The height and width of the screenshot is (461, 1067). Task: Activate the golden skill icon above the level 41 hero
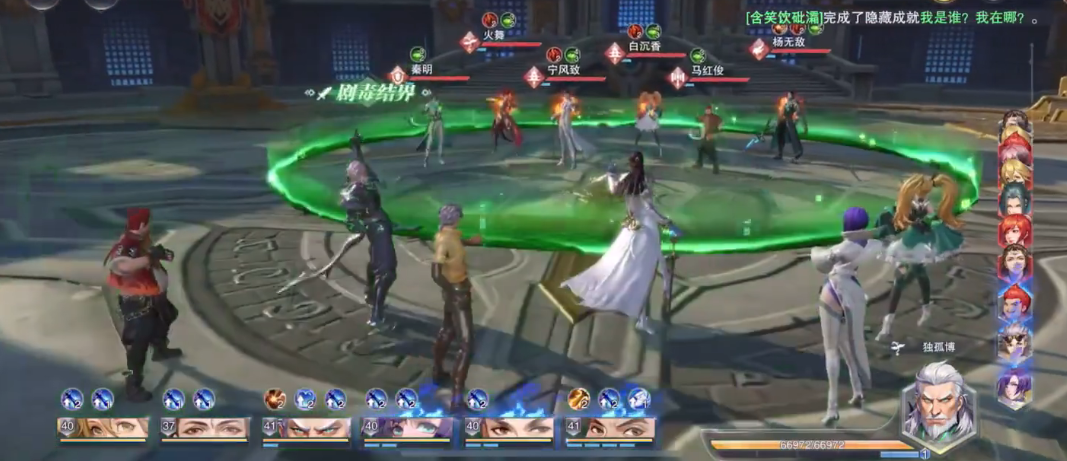pos(578,400)
